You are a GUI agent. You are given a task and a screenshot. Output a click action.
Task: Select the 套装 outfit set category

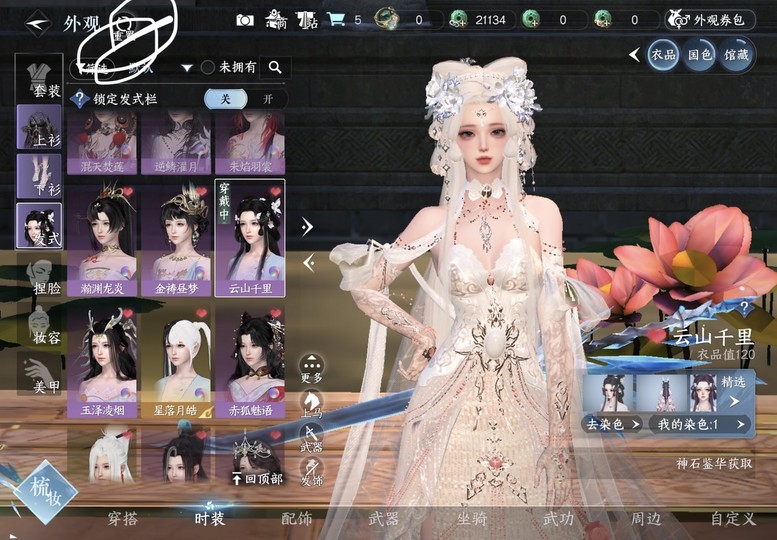40,76
